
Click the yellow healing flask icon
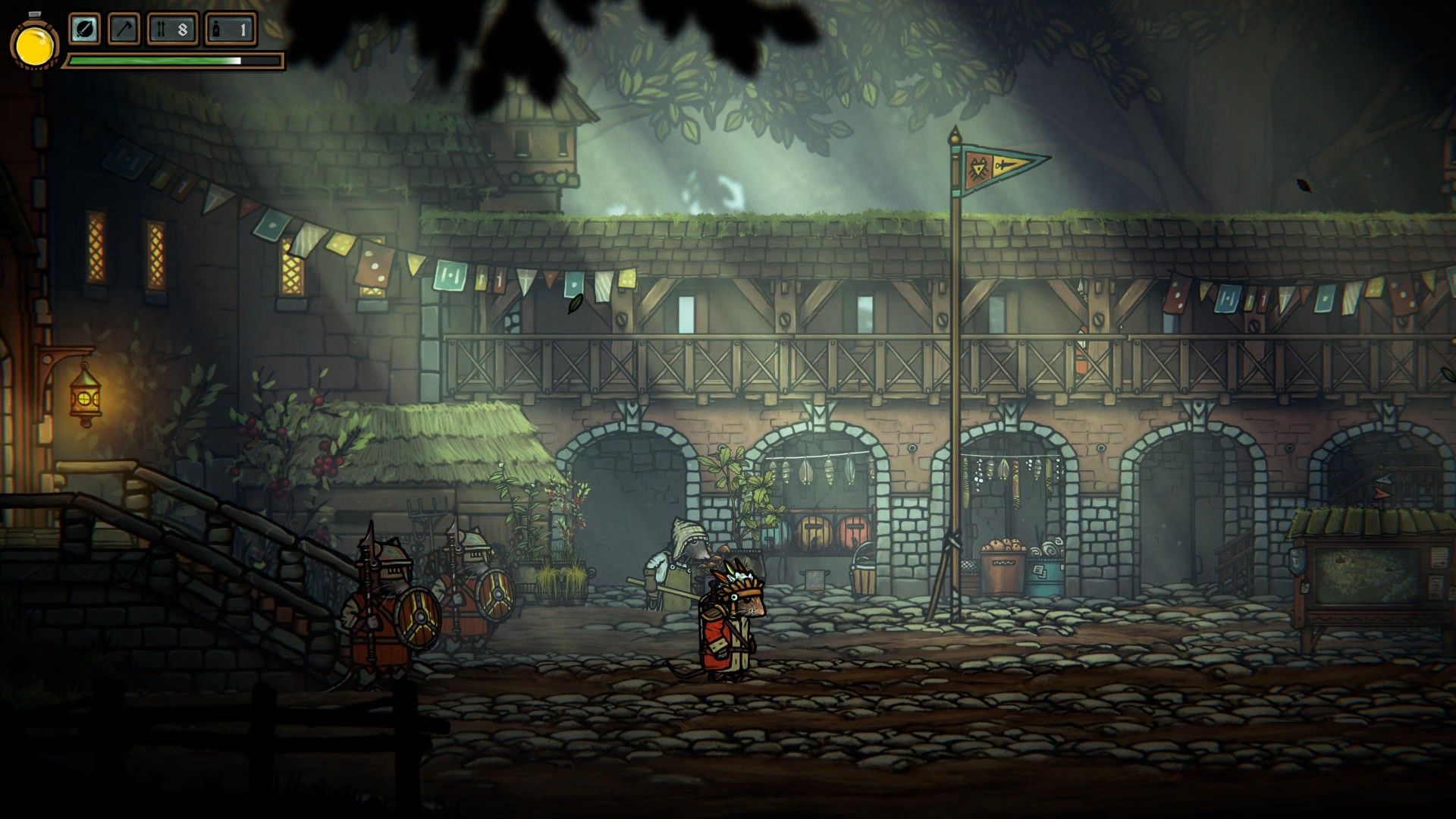pos(35,44)
